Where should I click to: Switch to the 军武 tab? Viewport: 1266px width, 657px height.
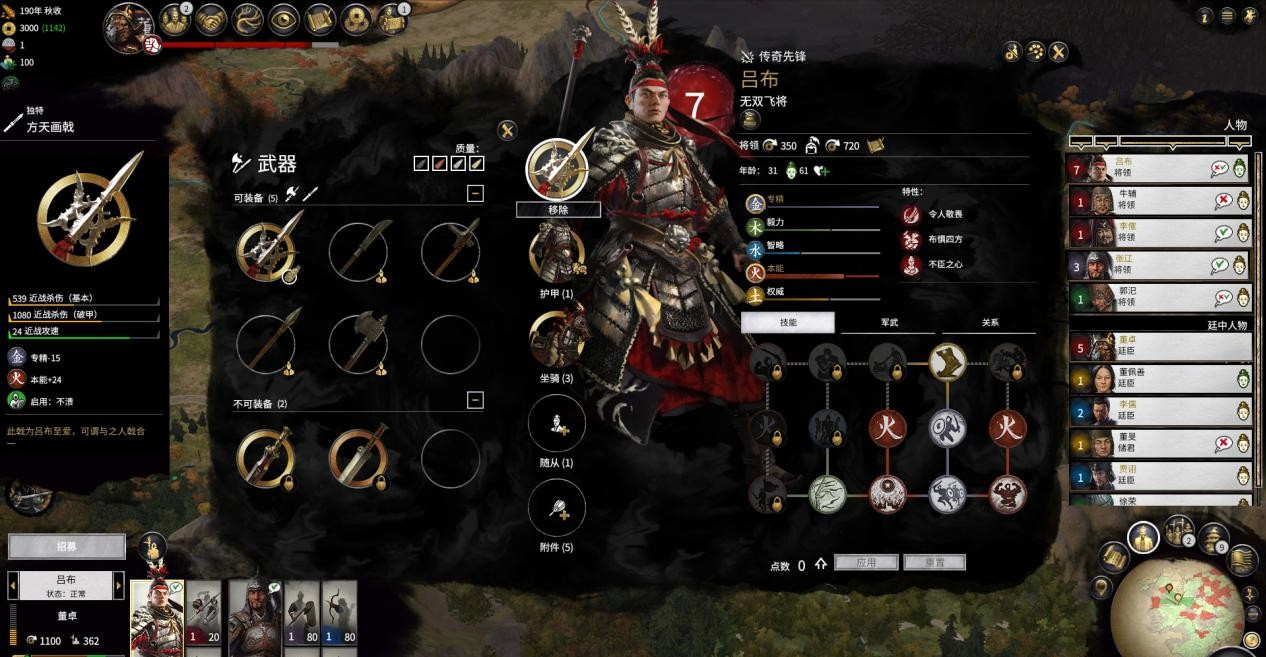(889, 322)
